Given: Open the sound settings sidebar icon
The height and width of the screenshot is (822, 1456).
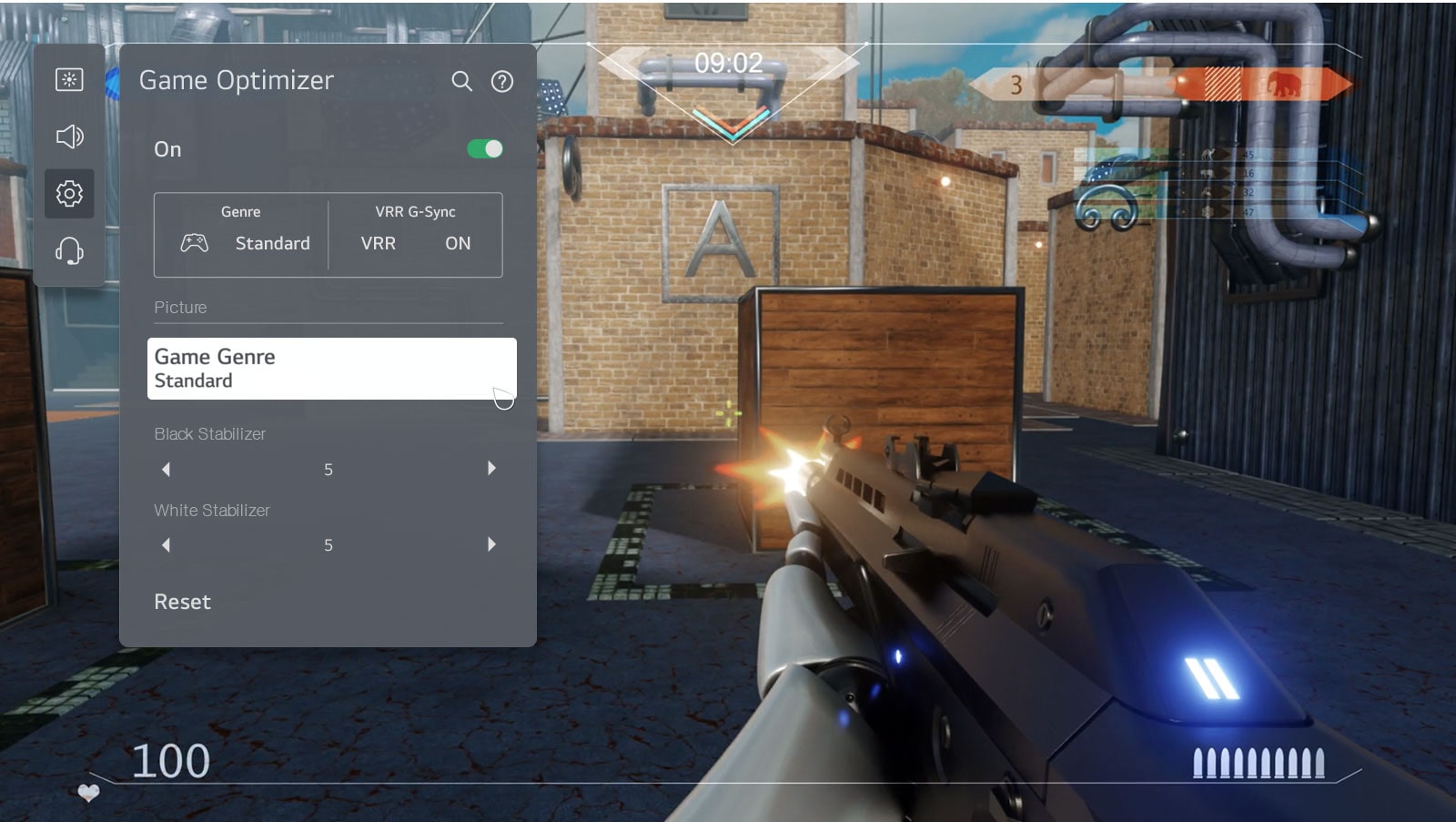Looking at the screenshot, I should (69, 137).
